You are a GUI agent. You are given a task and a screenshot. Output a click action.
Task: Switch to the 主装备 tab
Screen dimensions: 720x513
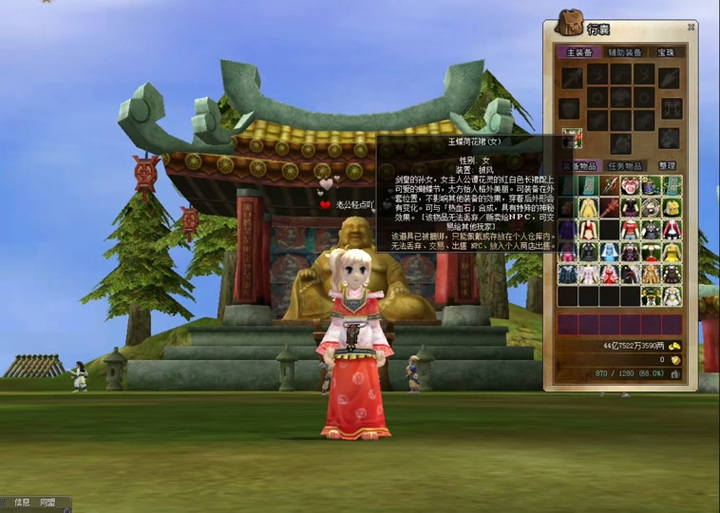tap(580, 52)
